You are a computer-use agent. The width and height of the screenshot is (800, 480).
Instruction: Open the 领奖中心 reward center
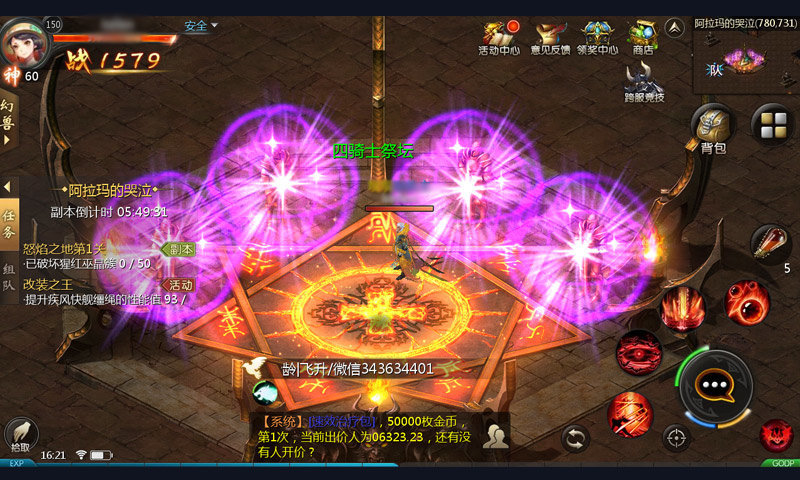pyautogui.click(x=600, y=38)
